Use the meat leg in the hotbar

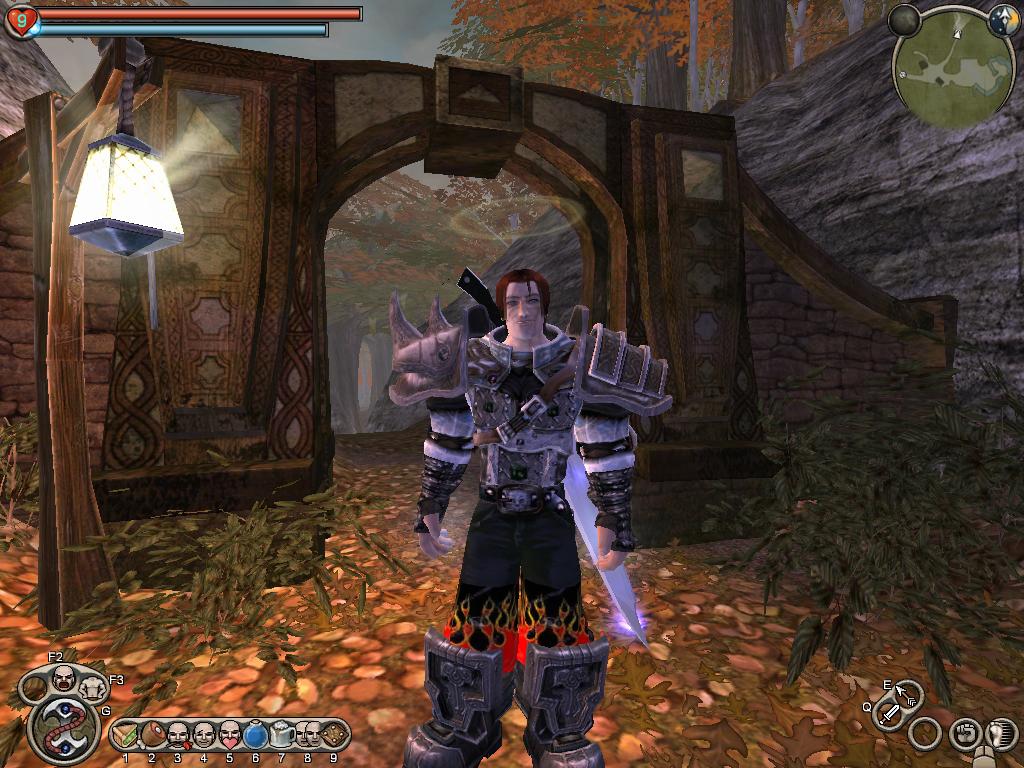click(152, 736)
